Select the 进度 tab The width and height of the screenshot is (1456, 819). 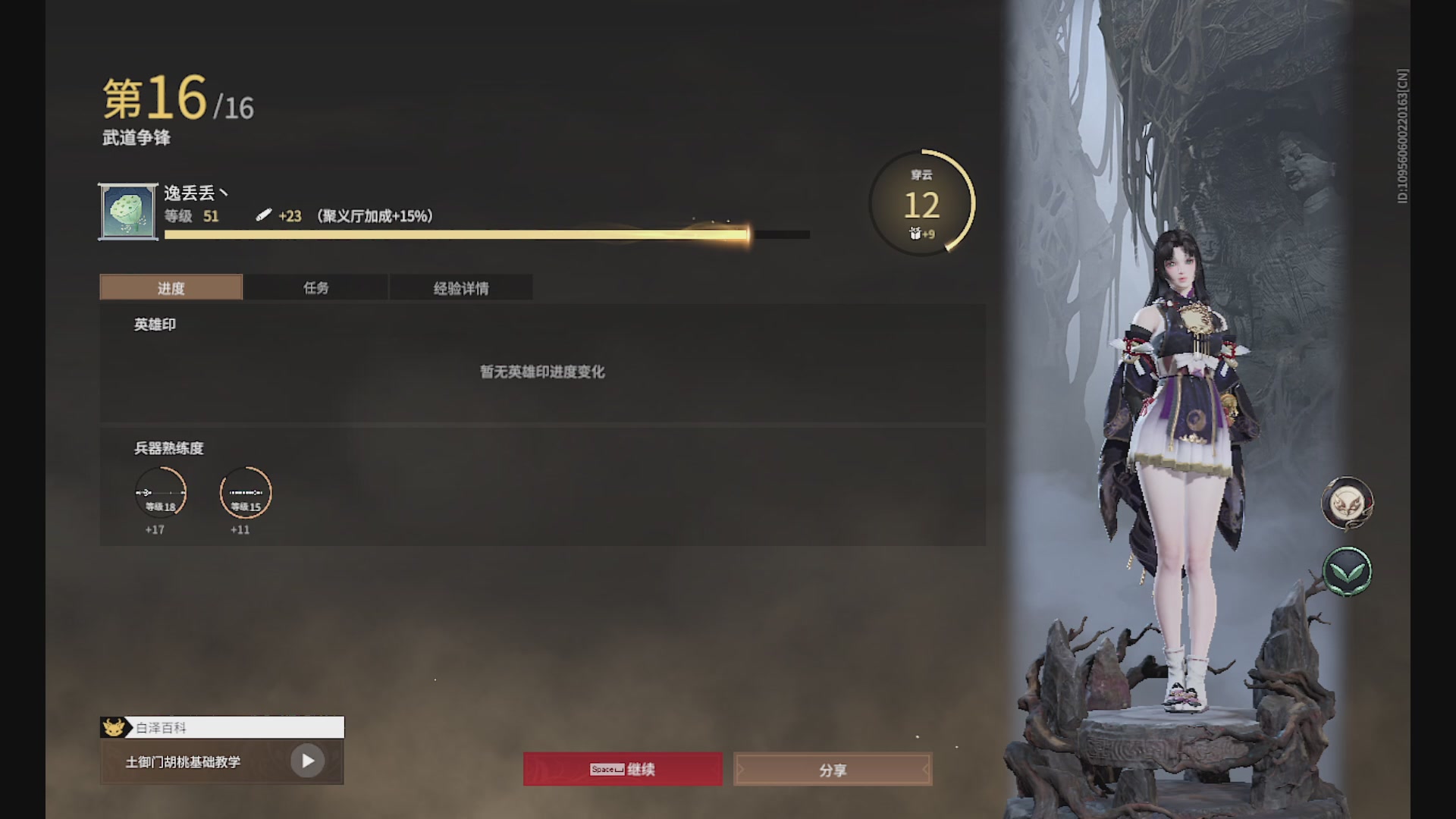point(170,287)
